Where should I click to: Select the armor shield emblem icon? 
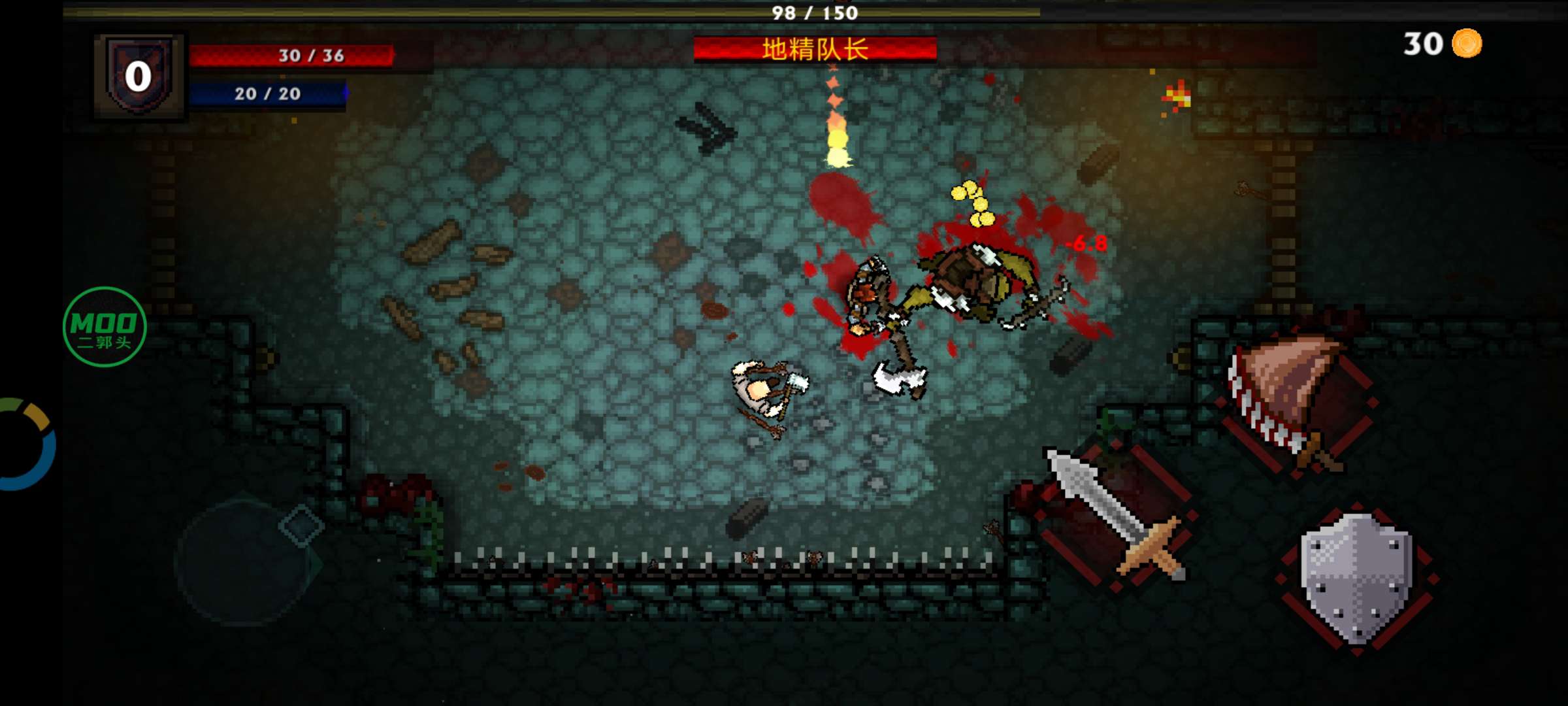tap(139, 76)
